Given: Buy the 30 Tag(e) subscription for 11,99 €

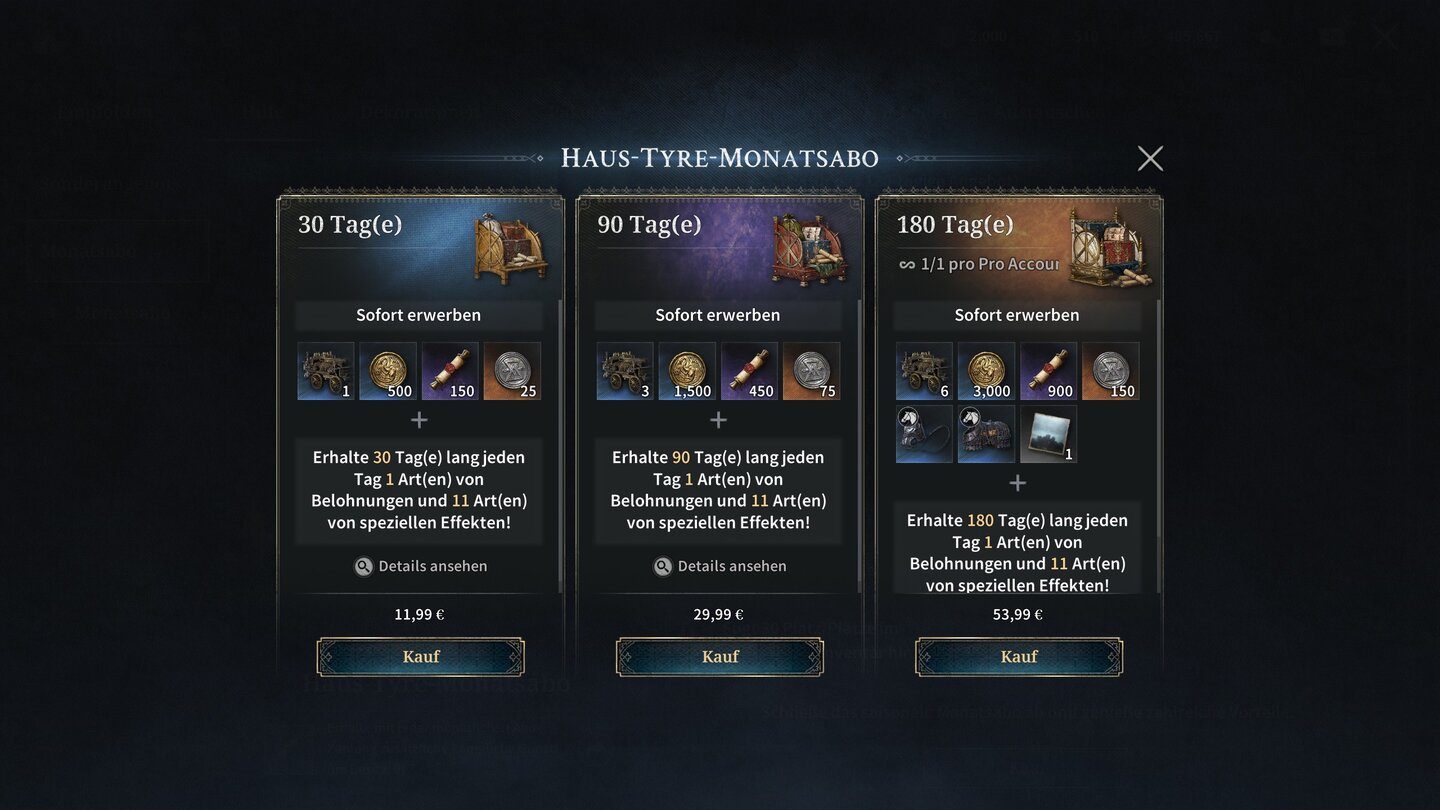Looking at the screenshot, I should pos(420,657).
